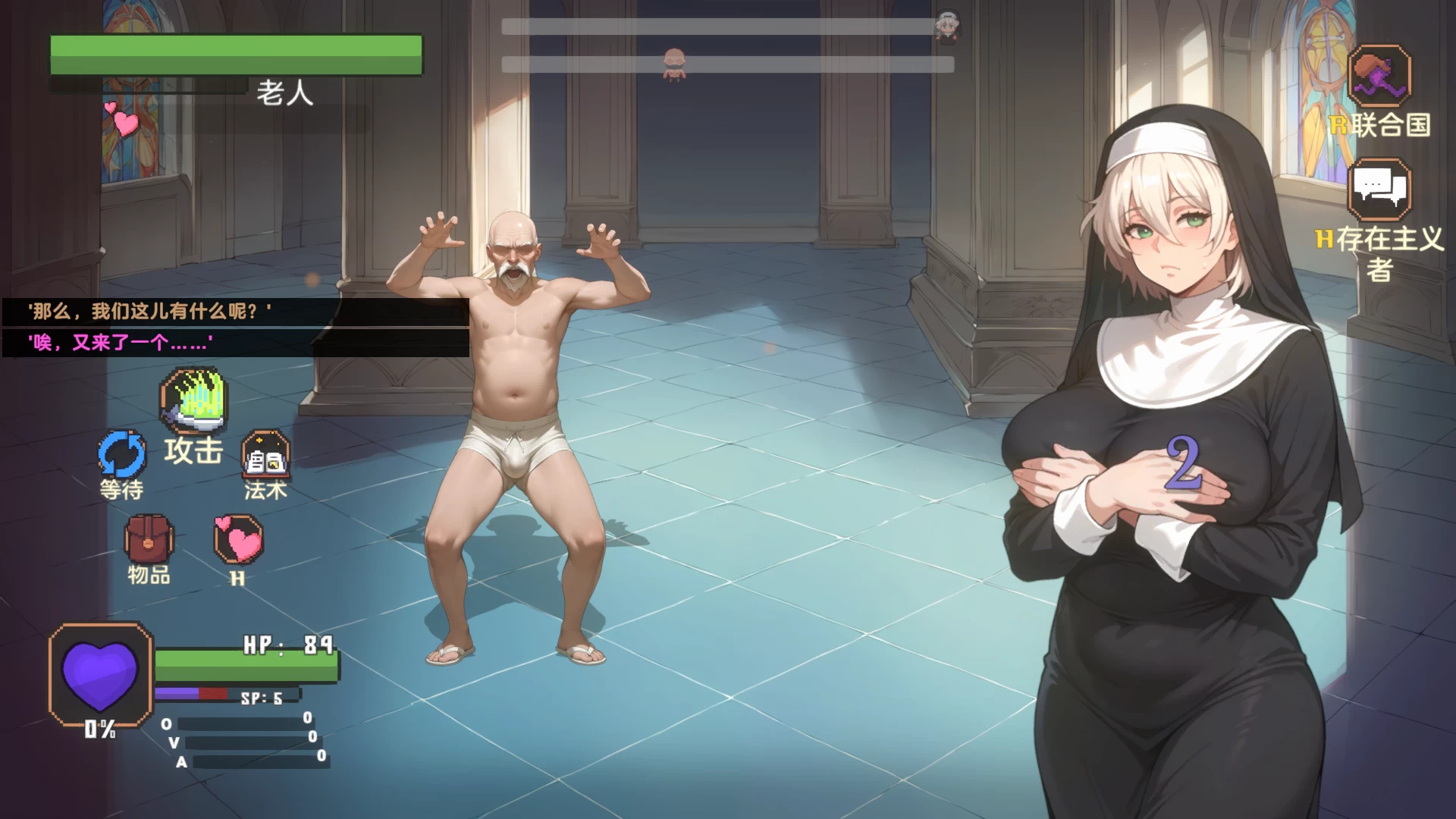Screen dimensions: 1456x819
Task: Select the 等待 wait action
Action: pos(121,455)
